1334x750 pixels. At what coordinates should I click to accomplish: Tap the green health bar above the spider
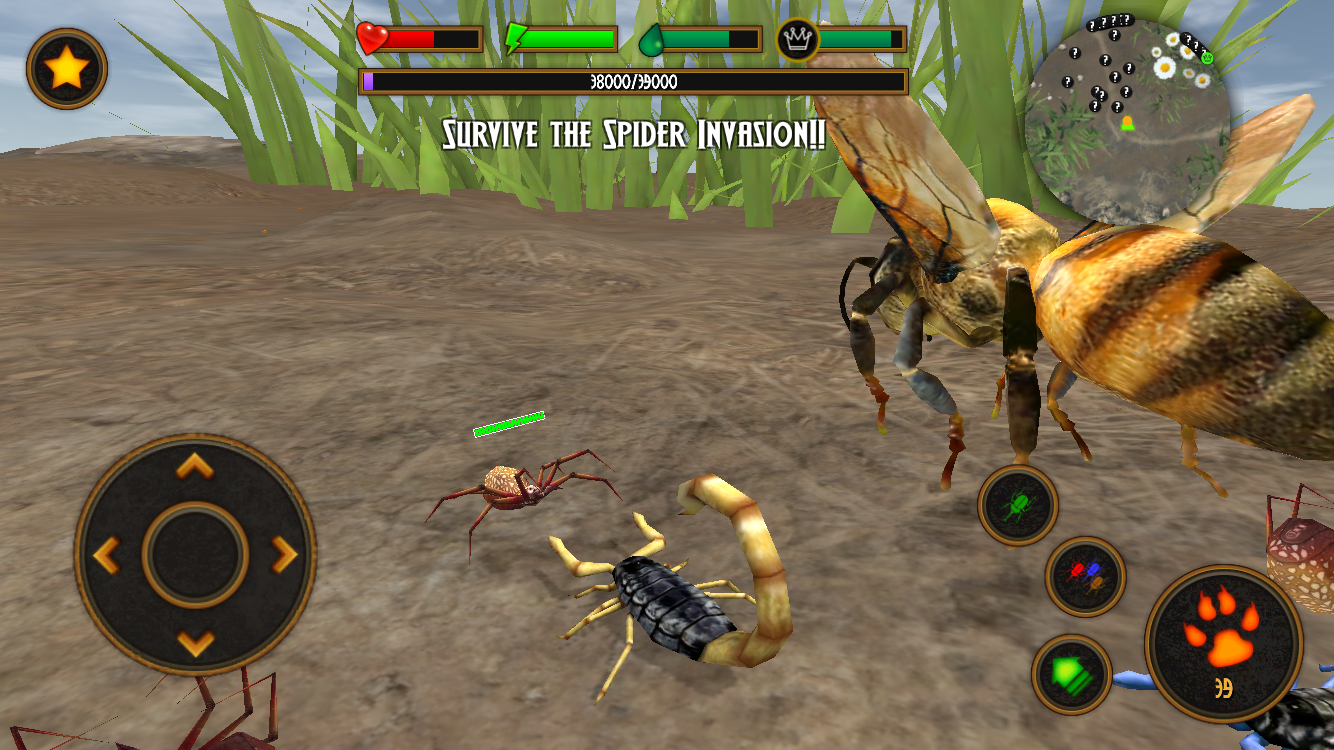tap(508, 424)
